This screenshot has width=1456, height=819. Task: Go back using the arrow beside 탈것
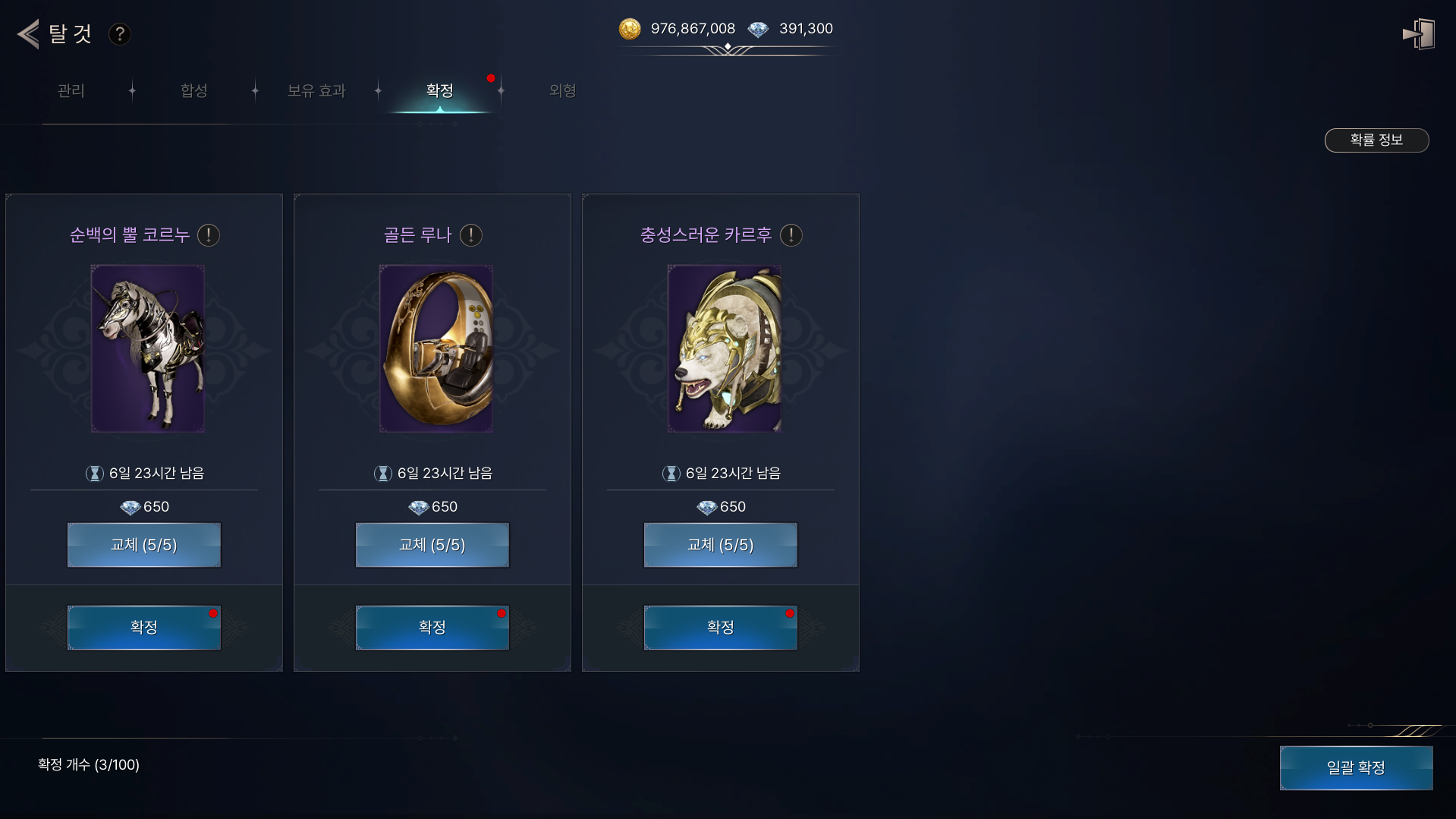pos(29,34)
